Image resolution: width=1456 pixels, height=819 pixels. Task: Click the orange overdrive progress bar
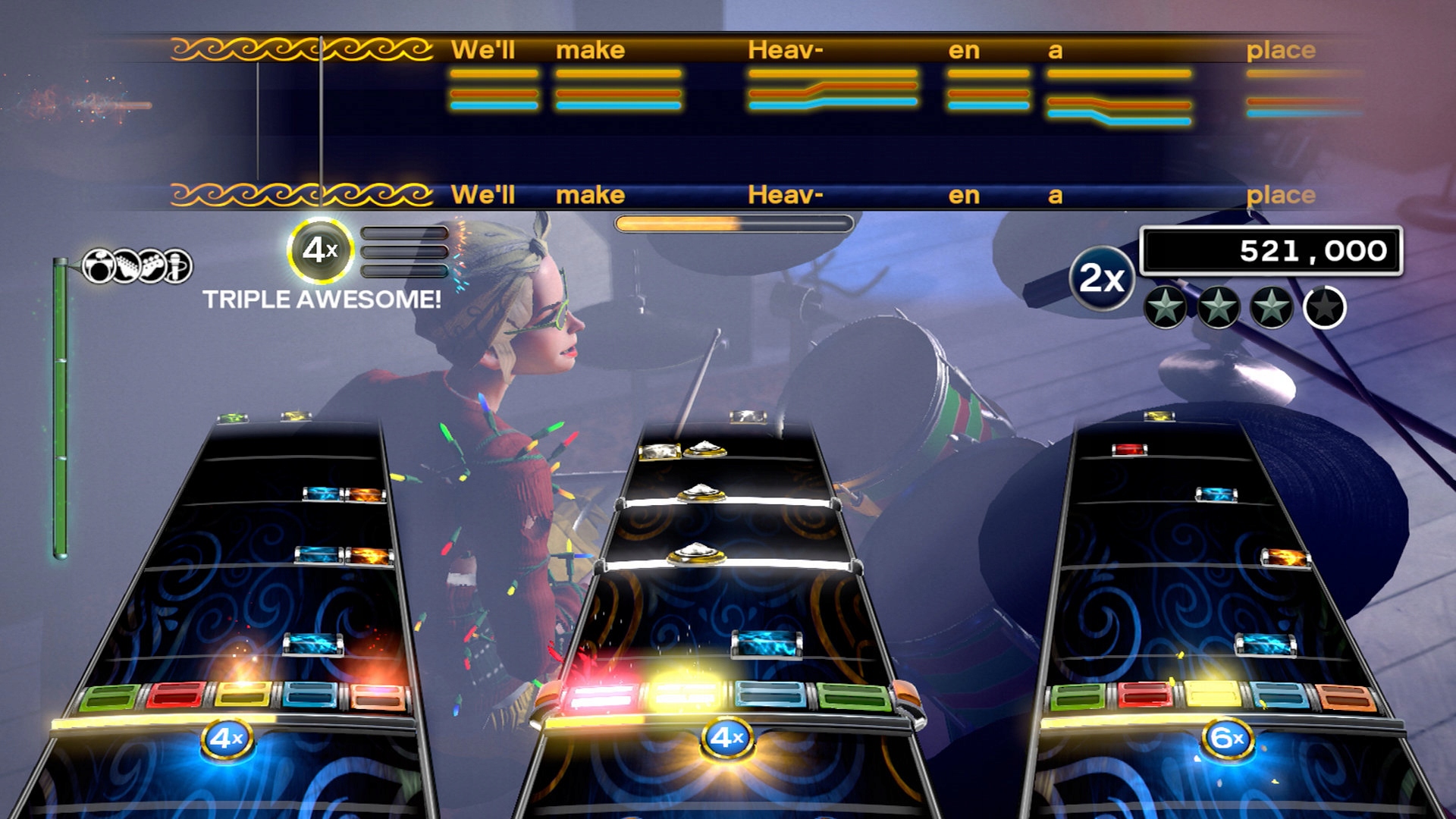click(734, 222)
